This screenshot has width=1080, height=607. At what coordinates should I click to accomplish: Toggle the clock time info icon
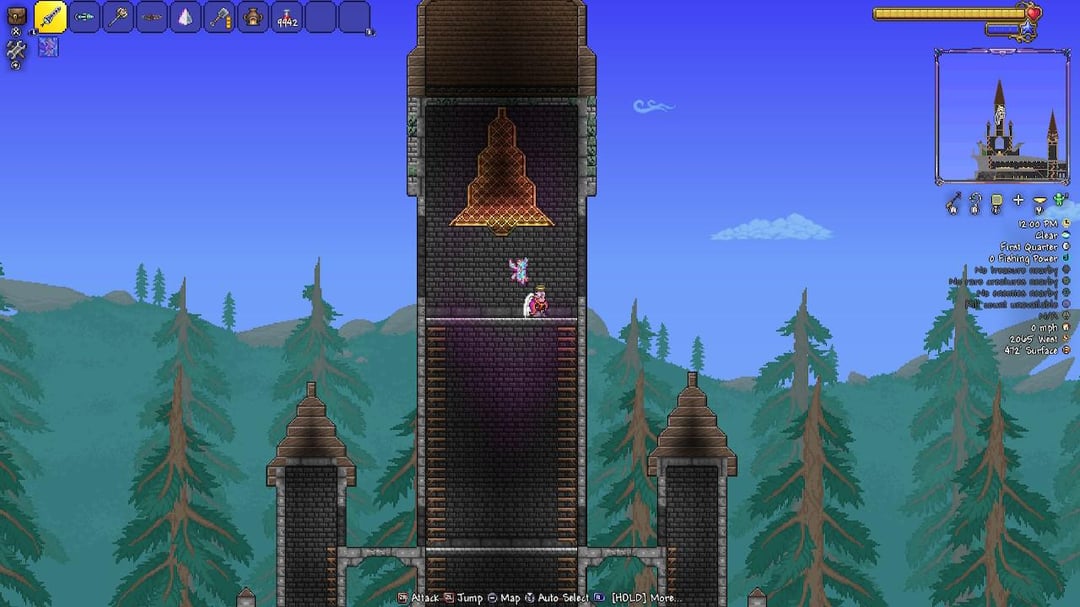[x=1066, y=224]
